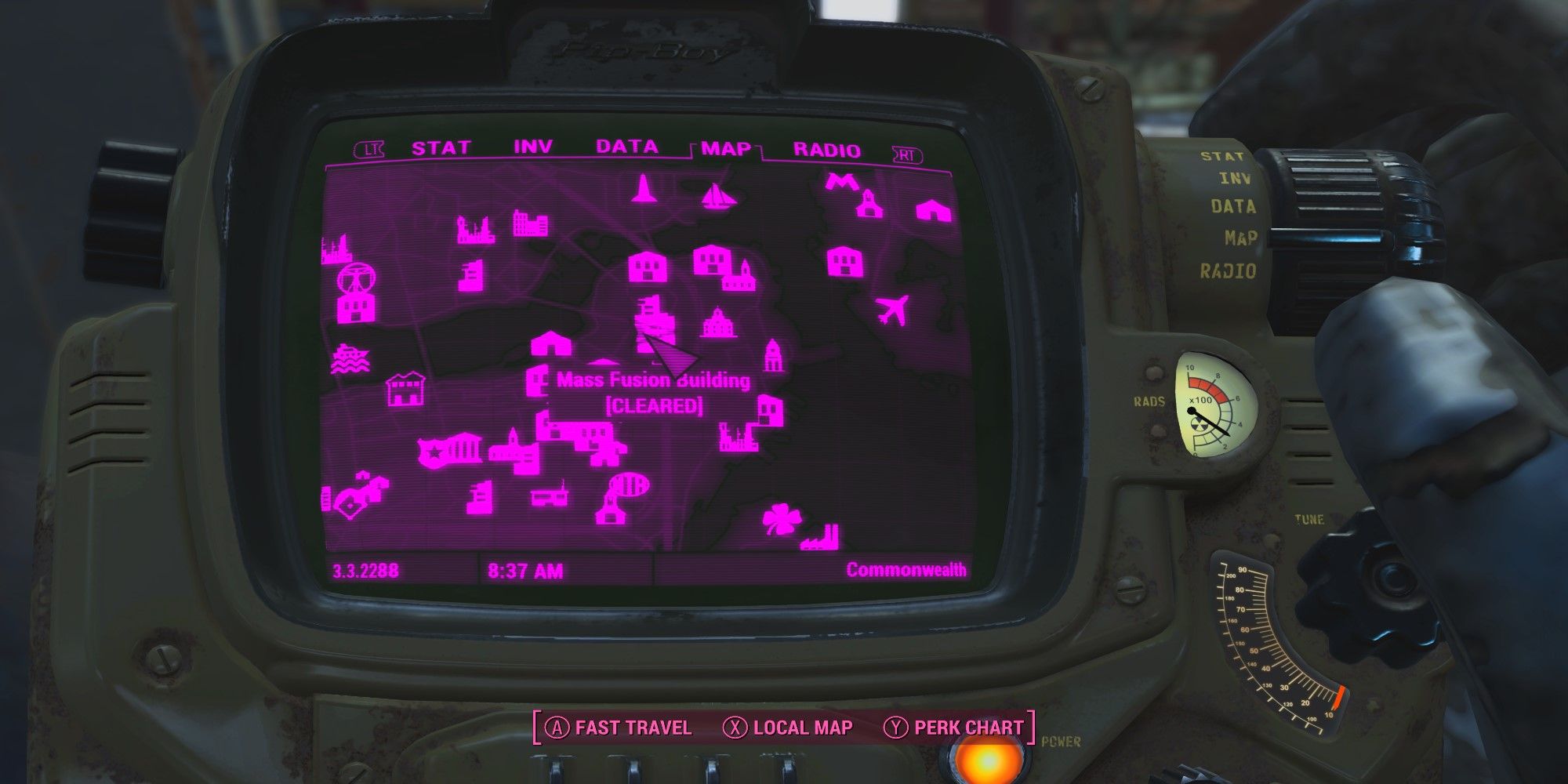Viewport: 1568px width, 784px height.
Task: Select the ferris-wheel style marker
Action: click(x=355, y=288)
